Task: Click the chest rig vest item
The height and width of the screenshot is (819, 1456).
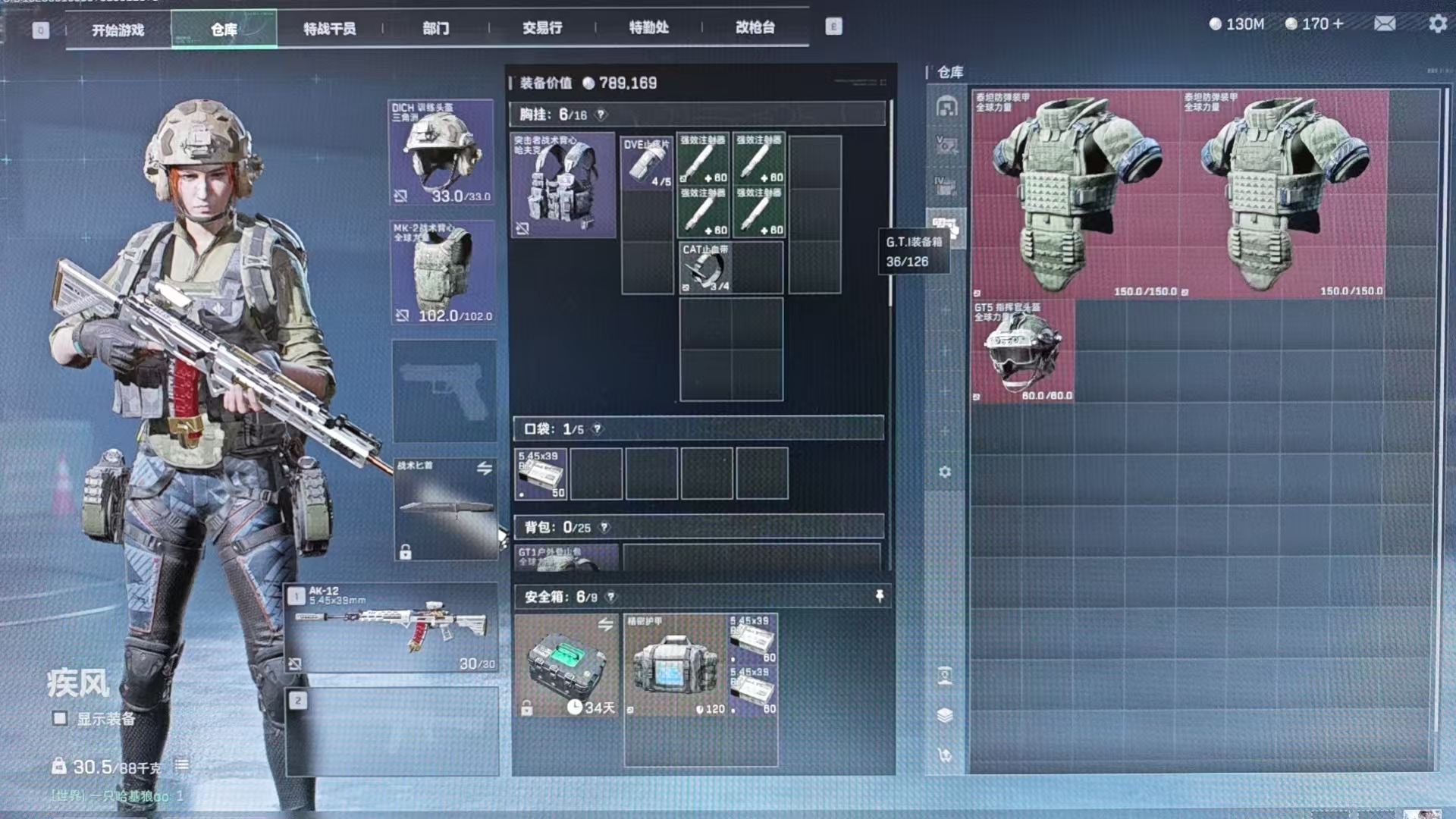Action: pyautogui.click(x=563, y=185)
